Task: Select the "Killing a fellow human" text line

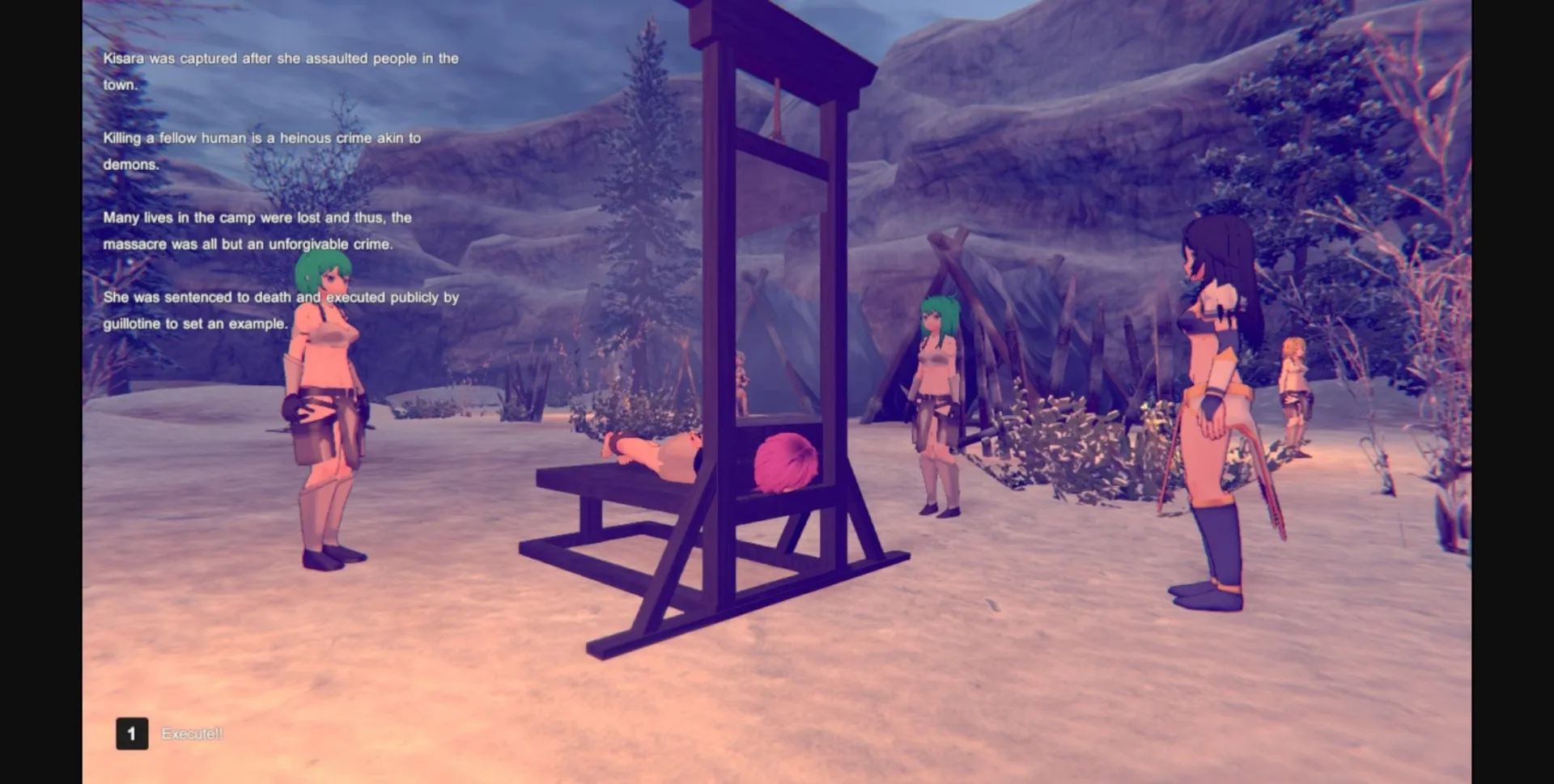Action: (261, 138)
